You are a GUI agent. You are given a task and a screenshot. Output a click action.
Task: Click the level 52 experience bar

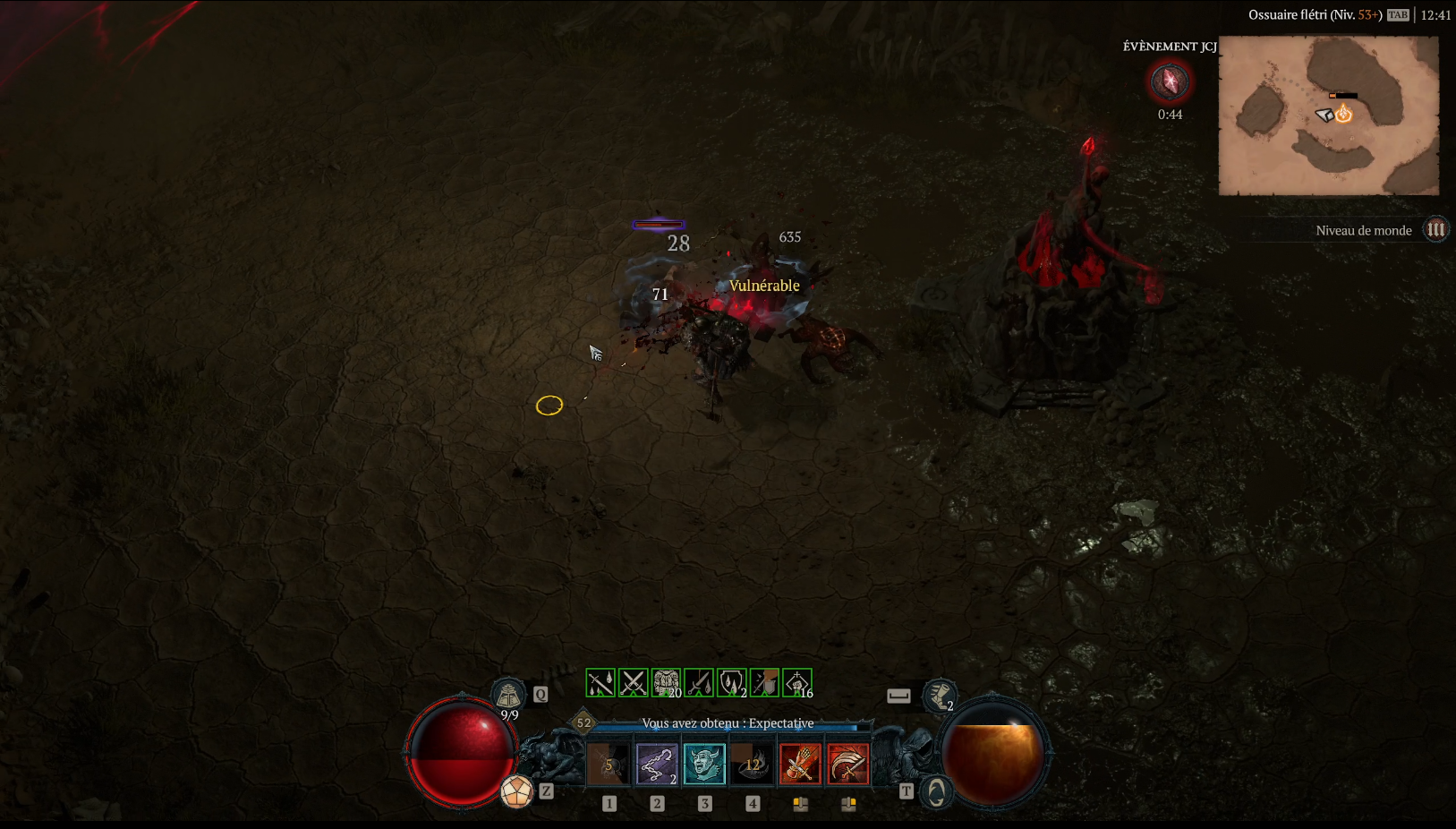pyautogui.click(x=727, y=726)
